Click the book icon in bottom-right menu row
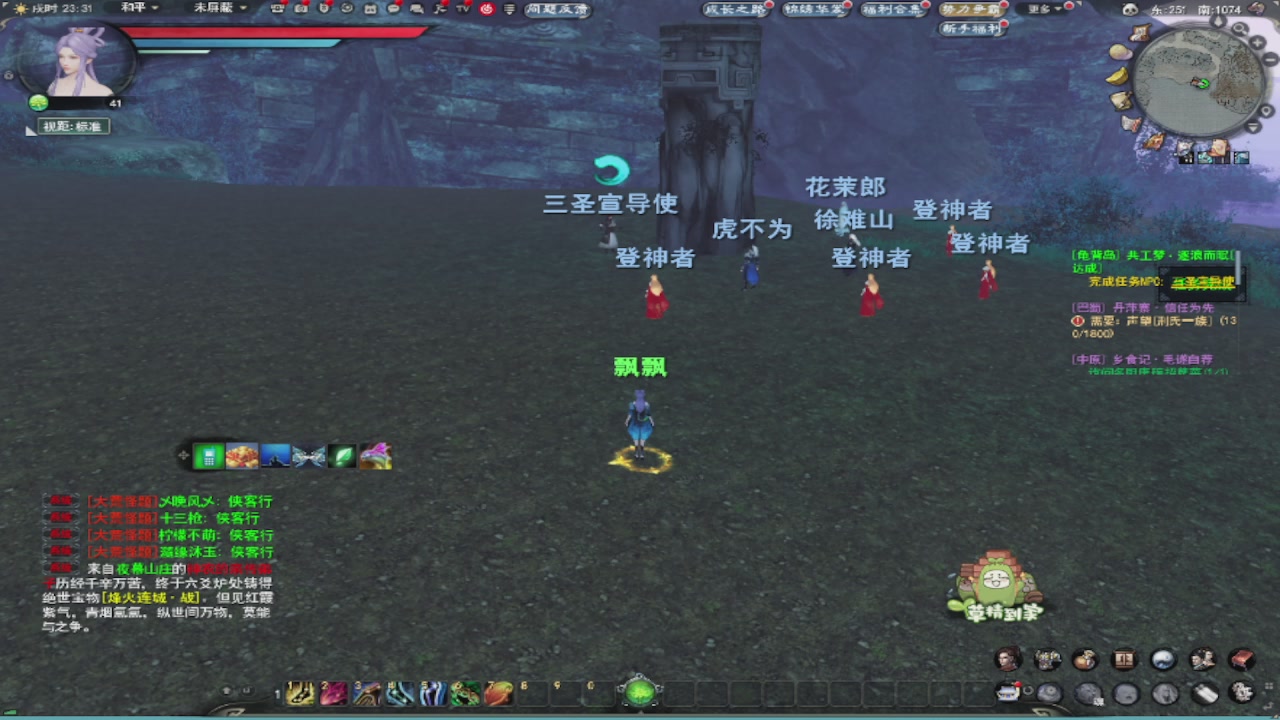1280x720 pixels. click(x=1240, y=658)
